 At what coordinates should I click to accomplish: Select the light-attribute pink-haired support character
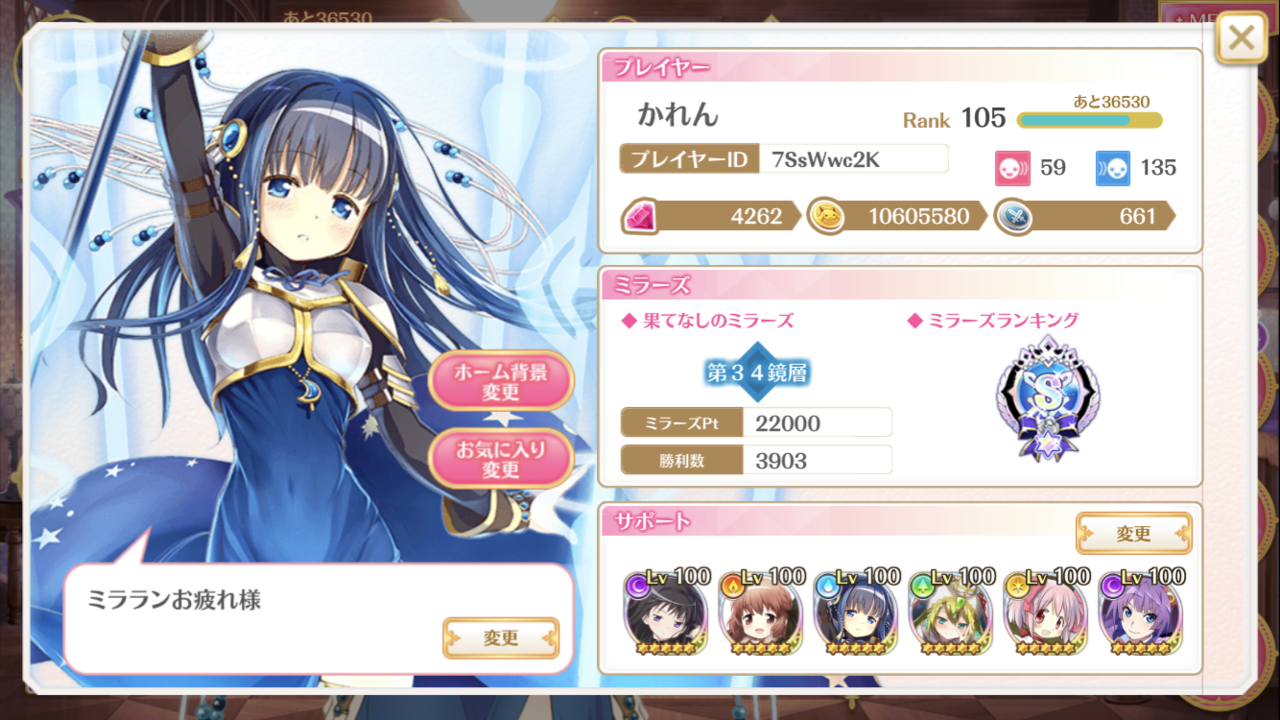[1045, 610]
